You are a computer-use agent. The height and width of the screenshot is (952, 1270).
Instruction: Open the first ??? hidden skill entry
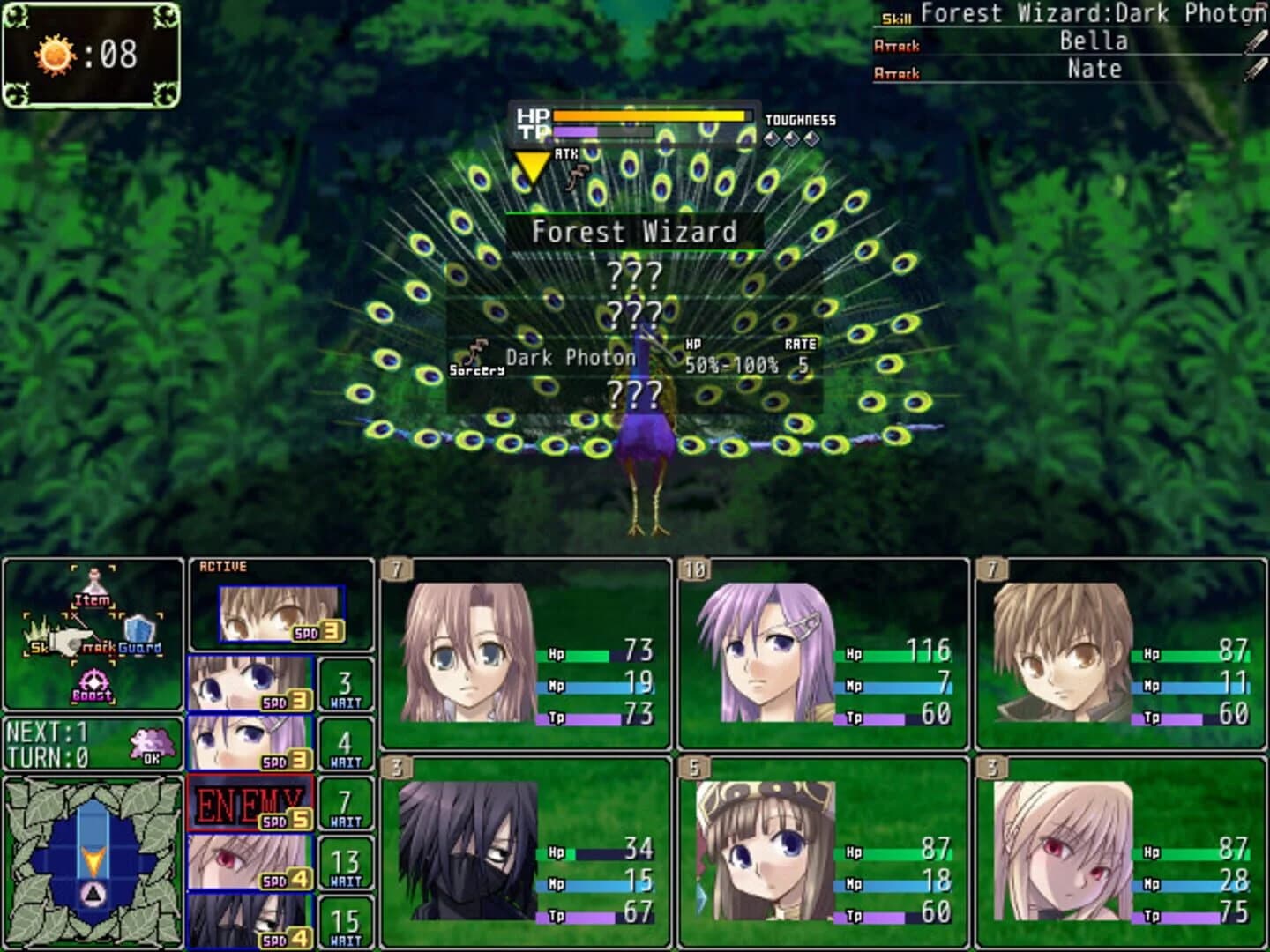[634, 273]
